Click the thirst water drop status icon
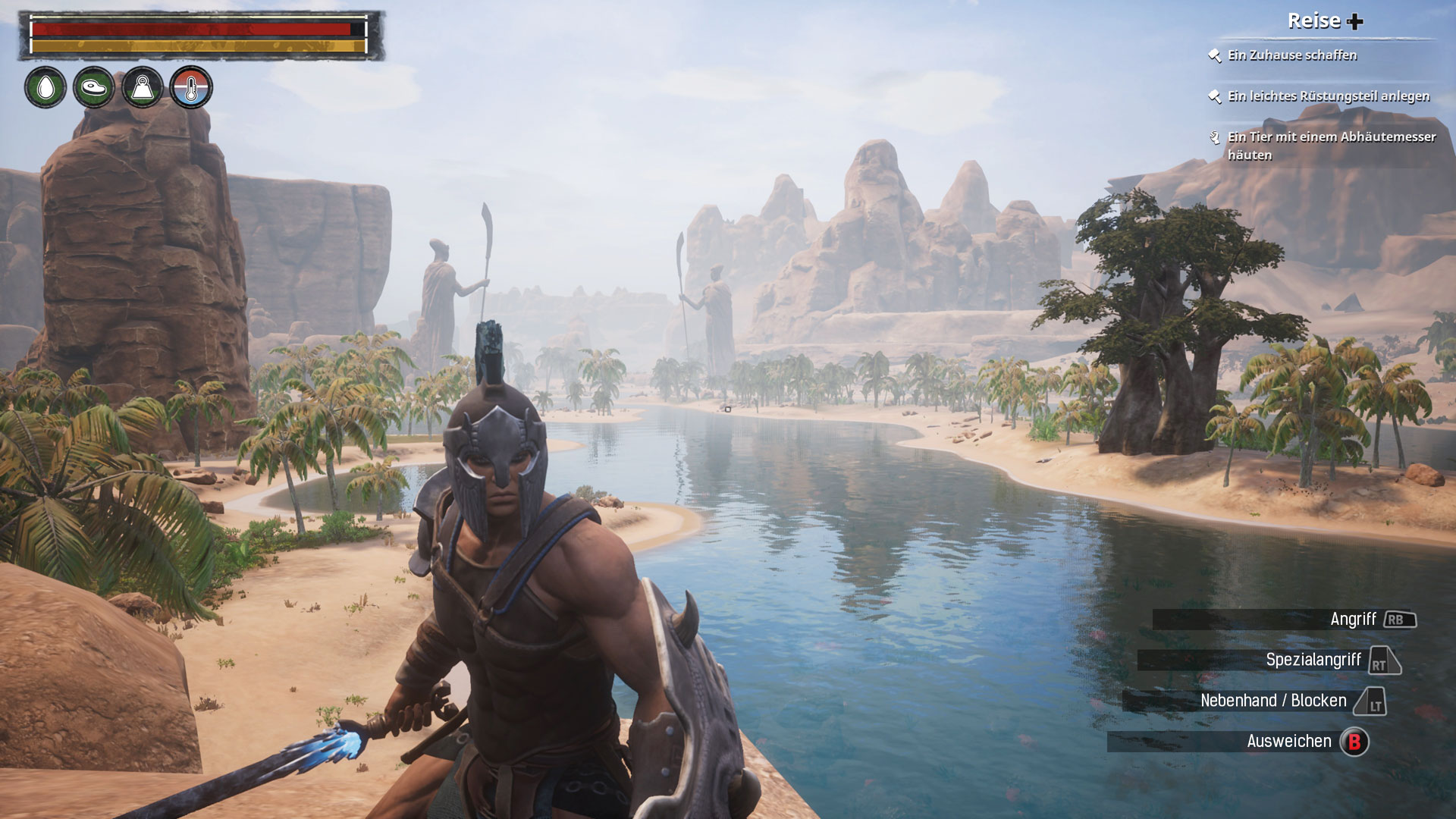1456x819 pixels. (x=45, y=88)
